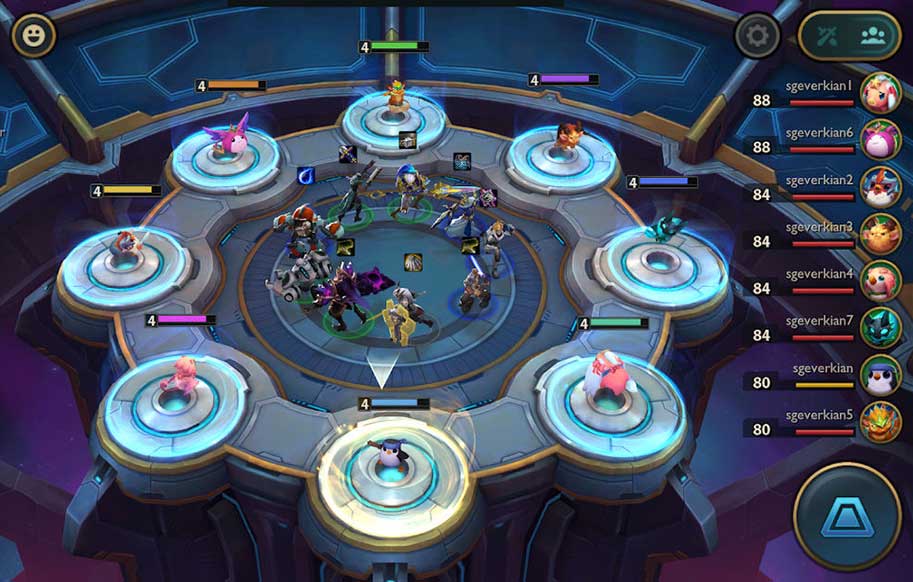View sgeverkian3's board from player list
Viewport: 913px width, 582px height.
880,235
